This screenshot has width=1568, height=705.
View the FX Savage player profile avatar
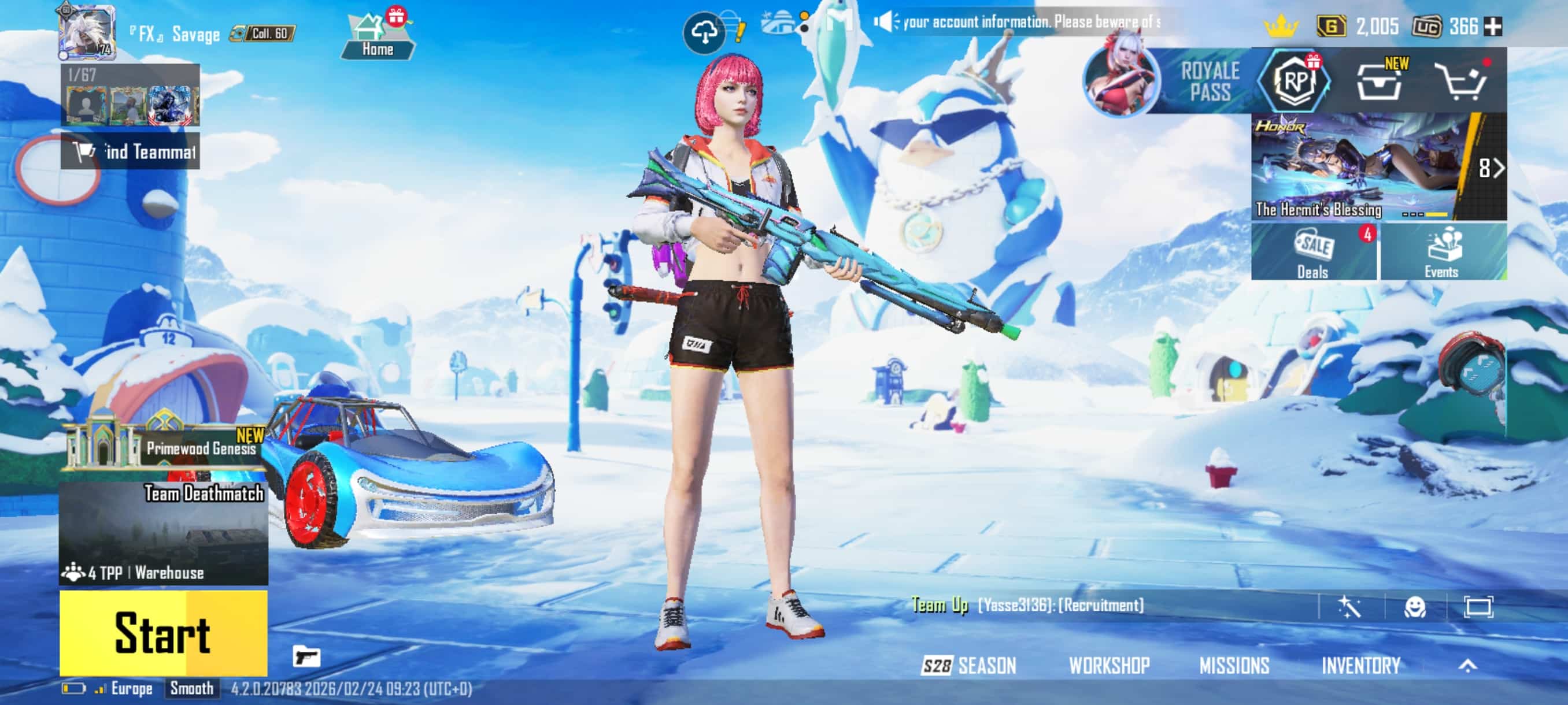(x=87, y=32)
